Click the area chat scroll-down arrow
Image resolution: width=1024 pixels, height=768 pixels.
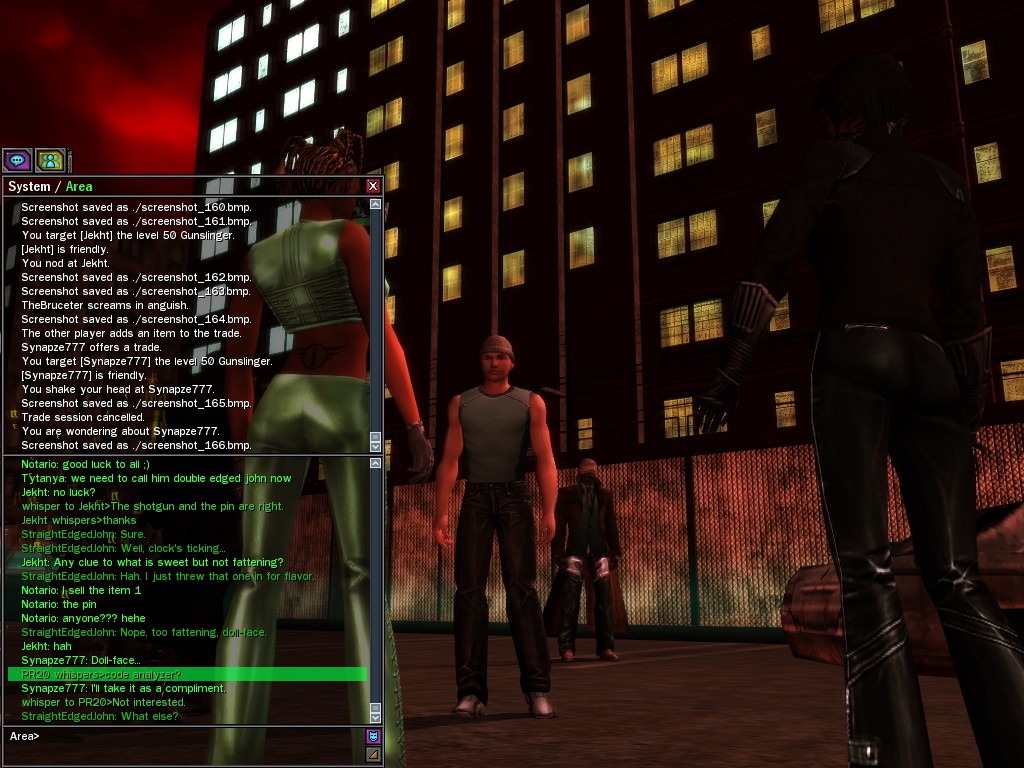point(376,717)
